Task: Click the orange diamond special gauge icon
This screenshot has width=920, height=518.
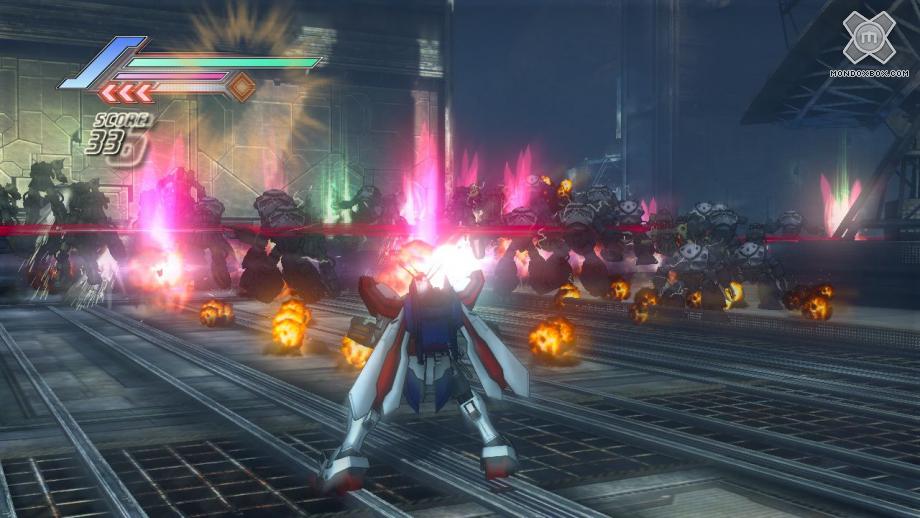Action: [x=241, y=87]
